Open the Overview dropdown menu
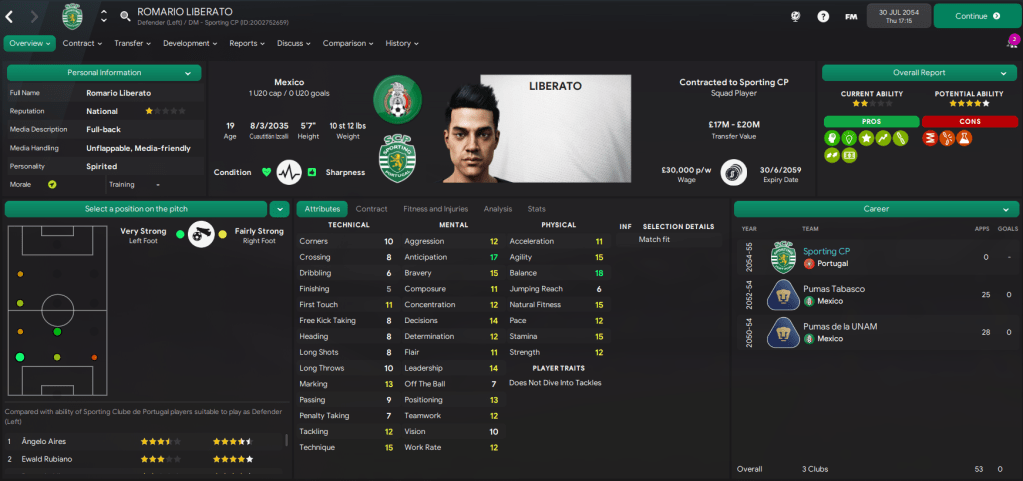 [31, 43]
